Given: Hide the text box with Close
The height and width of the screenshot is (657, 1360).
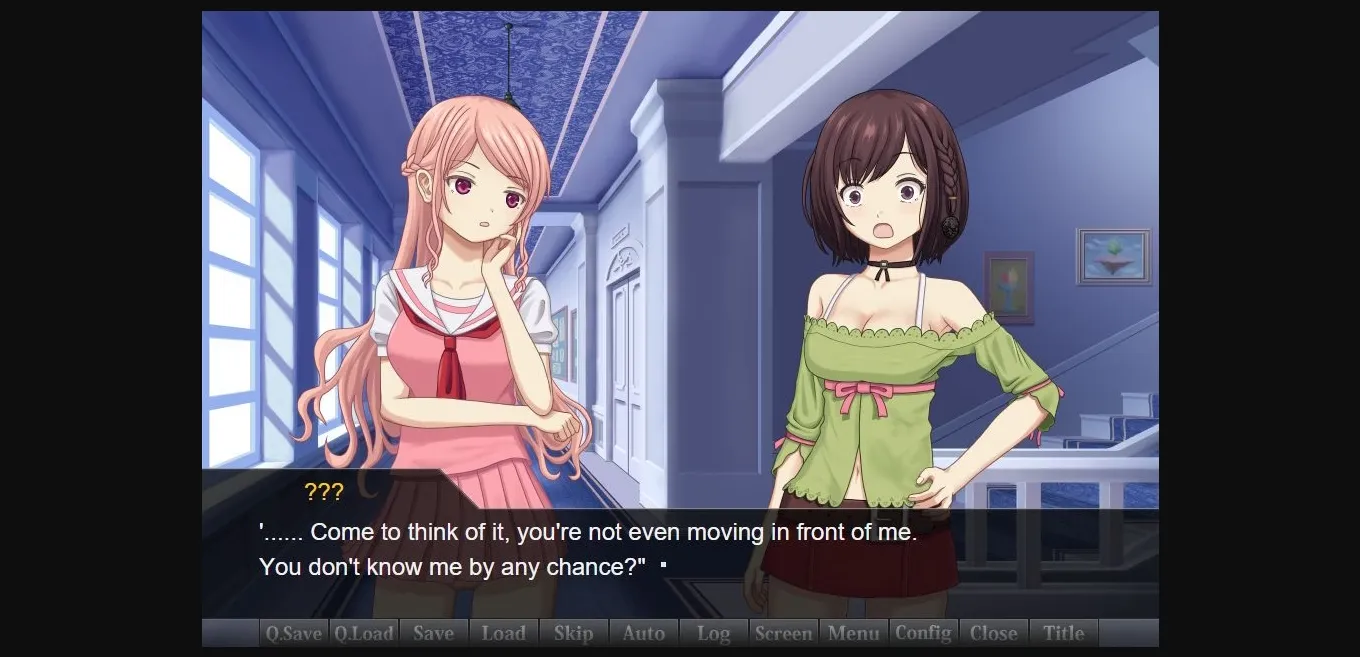Looking at the screenshot, I should [993, 633].
